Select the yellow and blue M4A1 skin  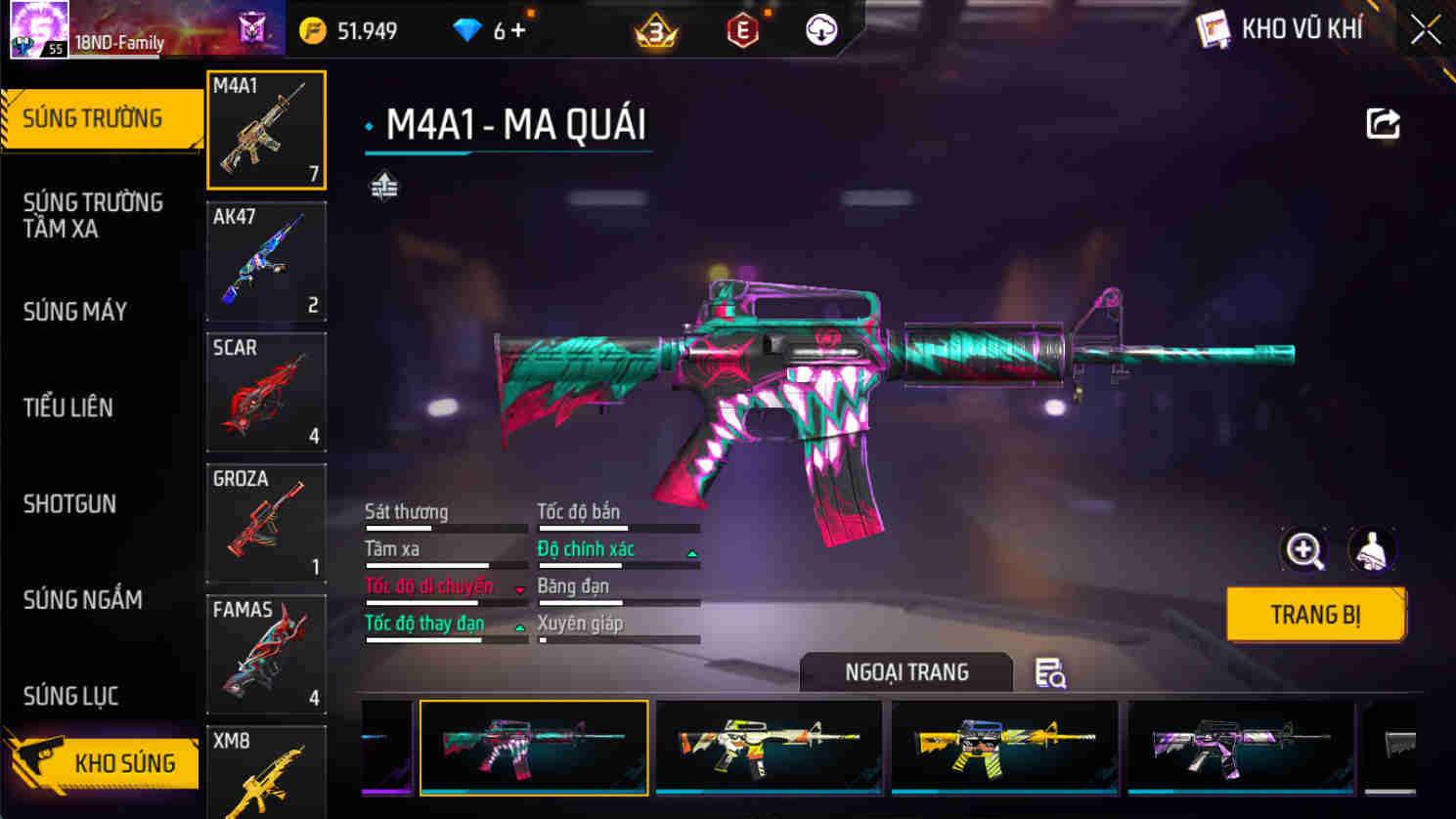click(1004, 748)
